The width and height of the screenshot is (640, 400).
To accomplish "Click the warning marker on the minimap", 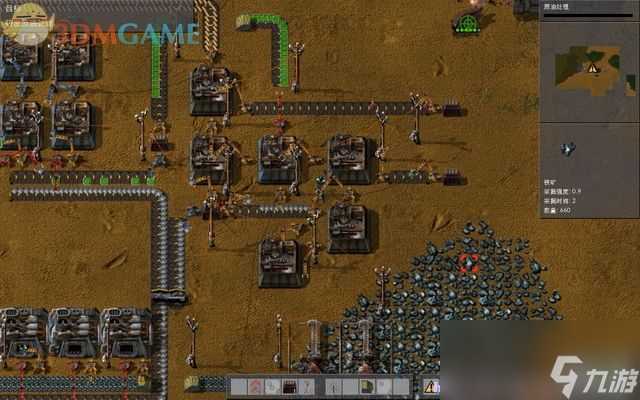I will (x=592, y=67).
